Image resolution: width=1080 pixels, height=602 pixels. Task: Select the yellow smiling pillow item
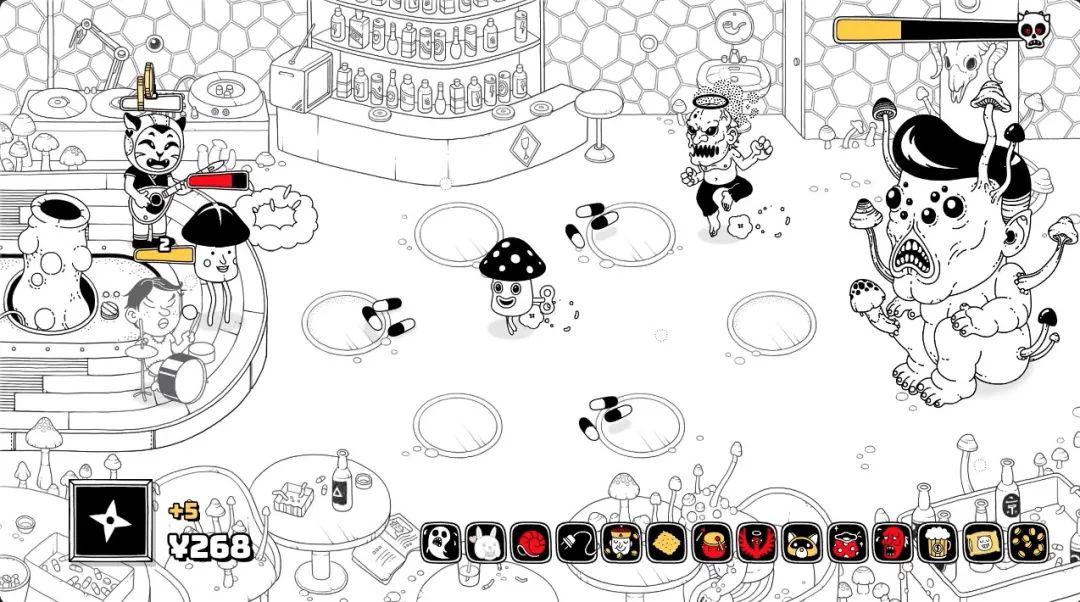(982, 543)
